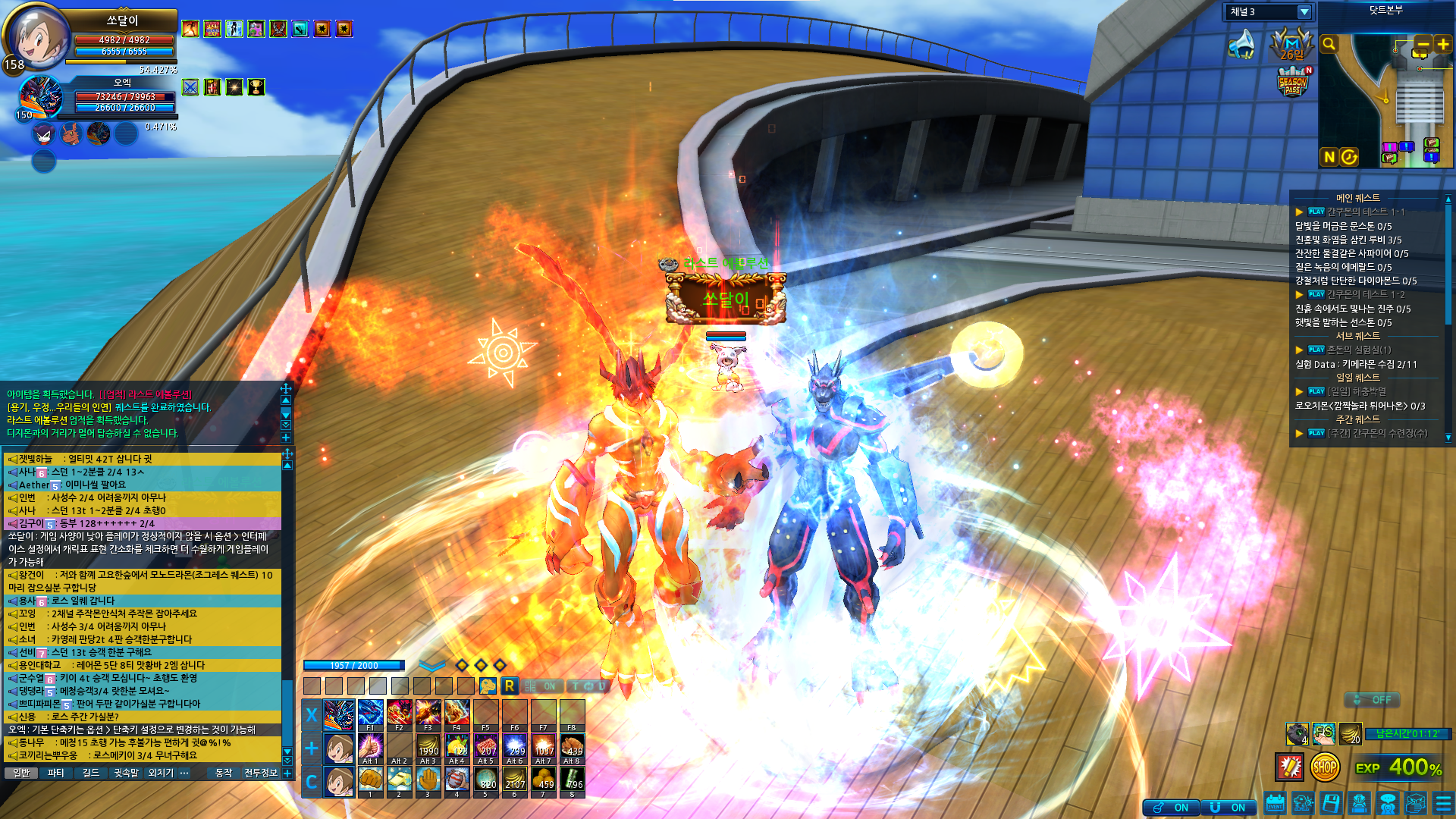
Task: Open the EVENT calendar menu icon
Action: coord(1275,803)
